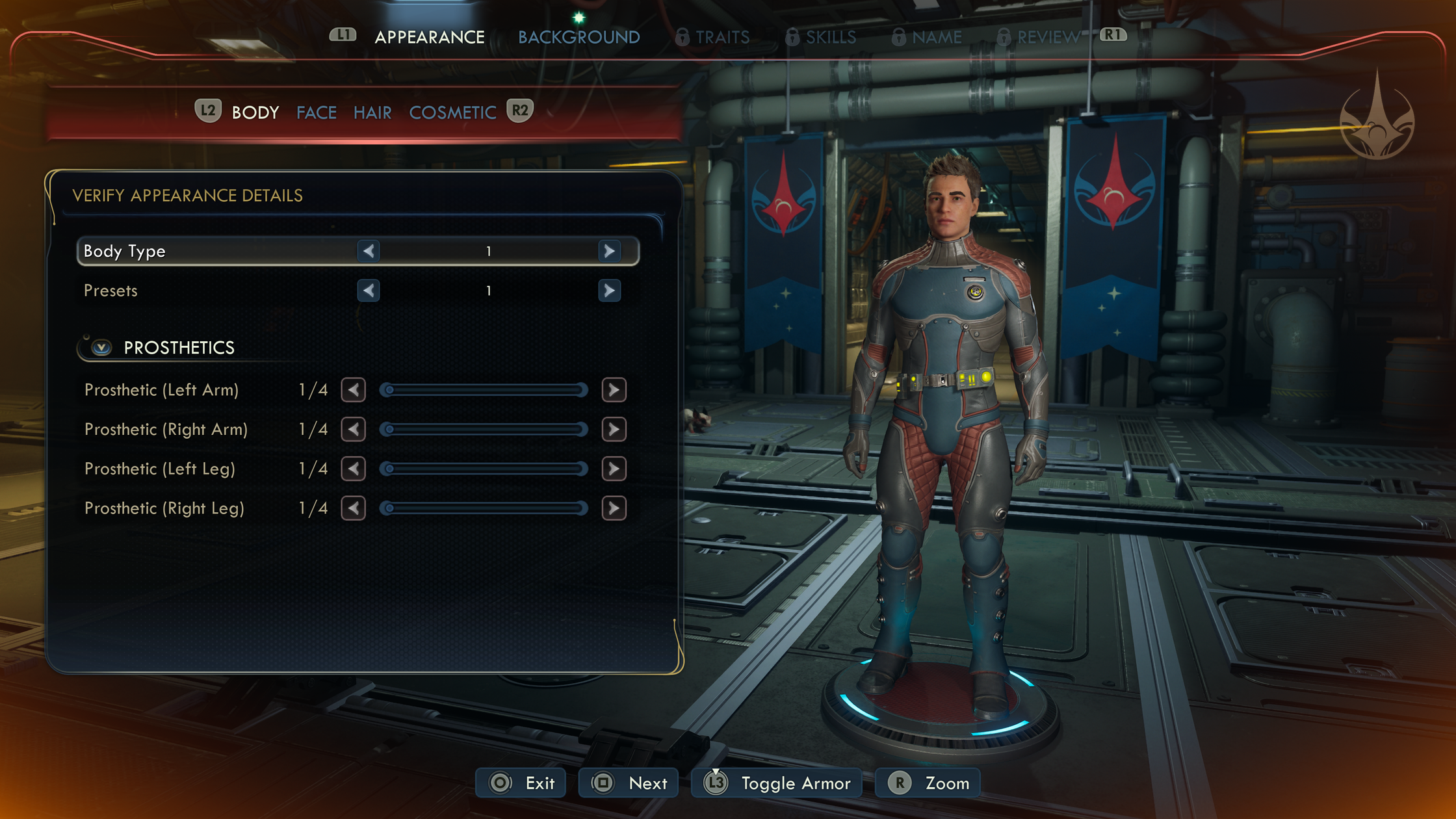1456x819 pixels.
Task: Choose the Body sub-tab
Action: 255,112
